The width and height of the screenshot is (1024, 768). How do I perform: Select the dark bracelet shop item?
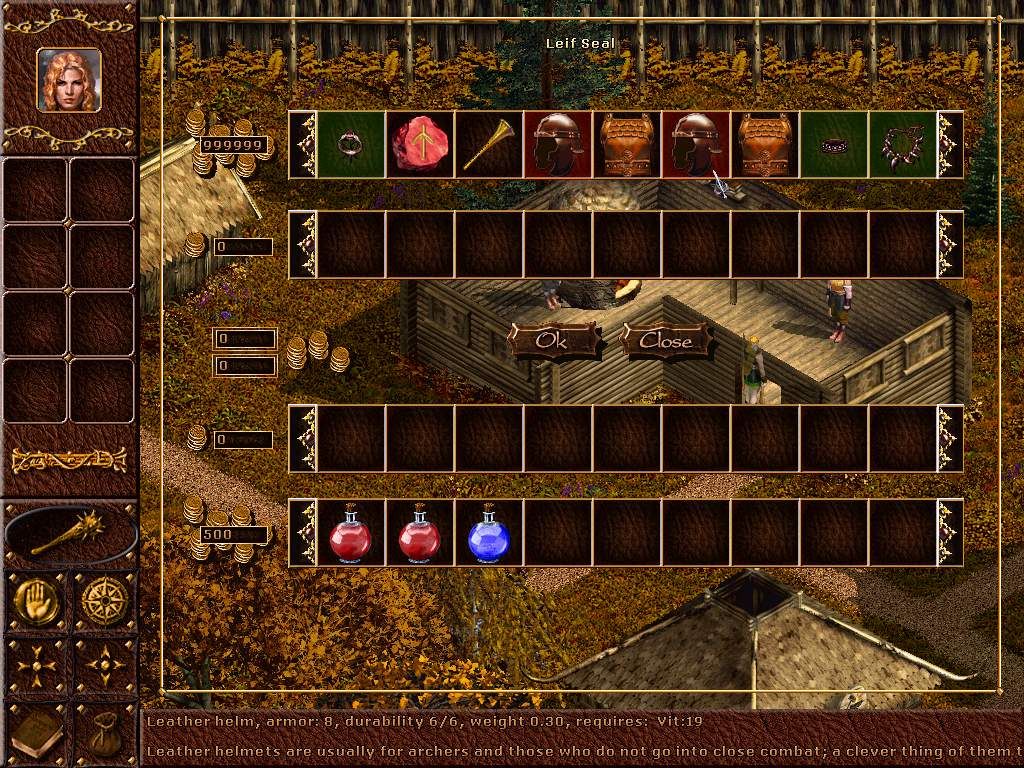point(834,144)
